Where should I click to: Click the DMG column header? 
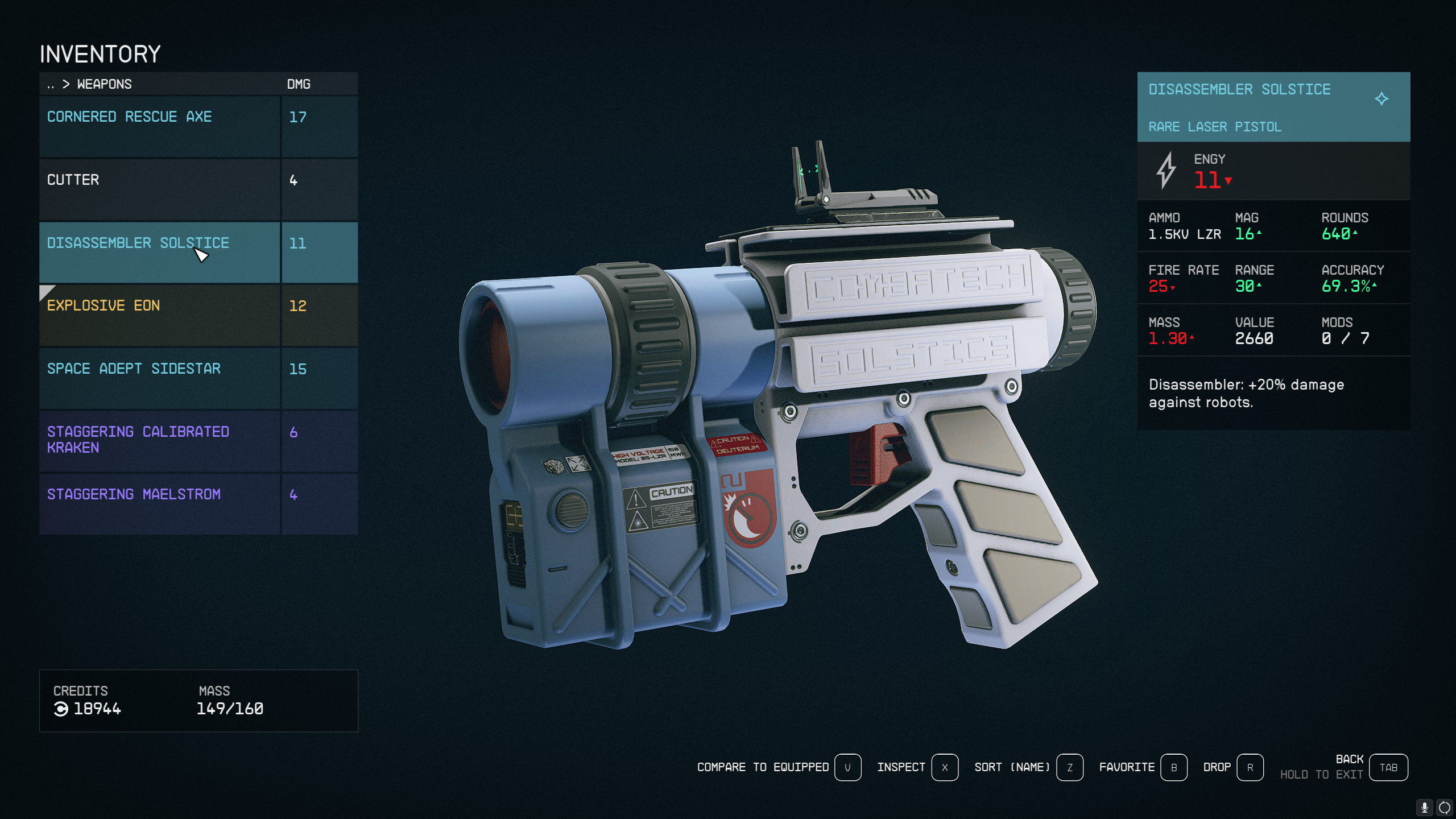point(299,84)
